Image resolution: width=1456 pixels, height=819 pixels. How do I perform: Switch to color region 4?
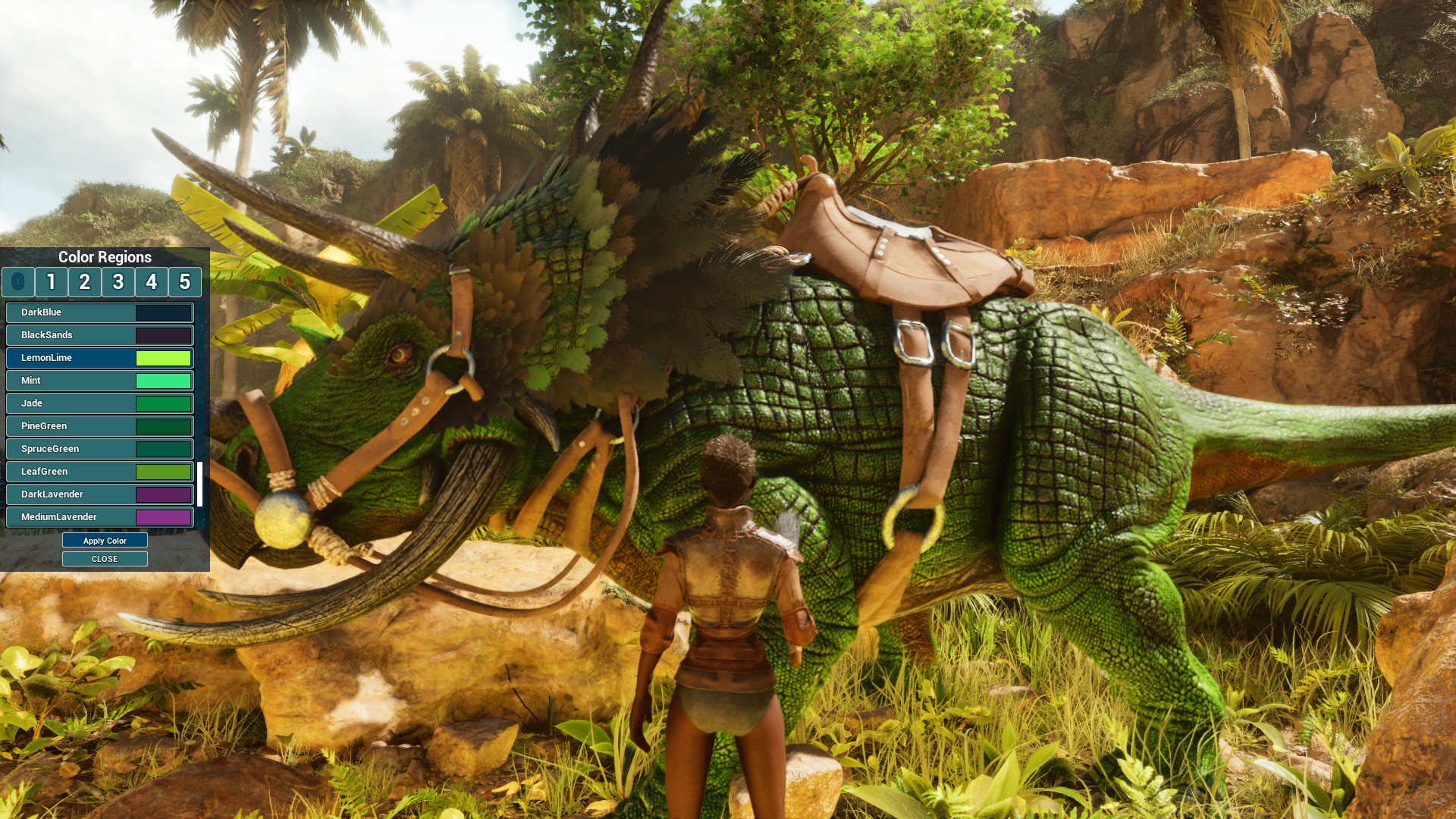(x=152, y=282)
